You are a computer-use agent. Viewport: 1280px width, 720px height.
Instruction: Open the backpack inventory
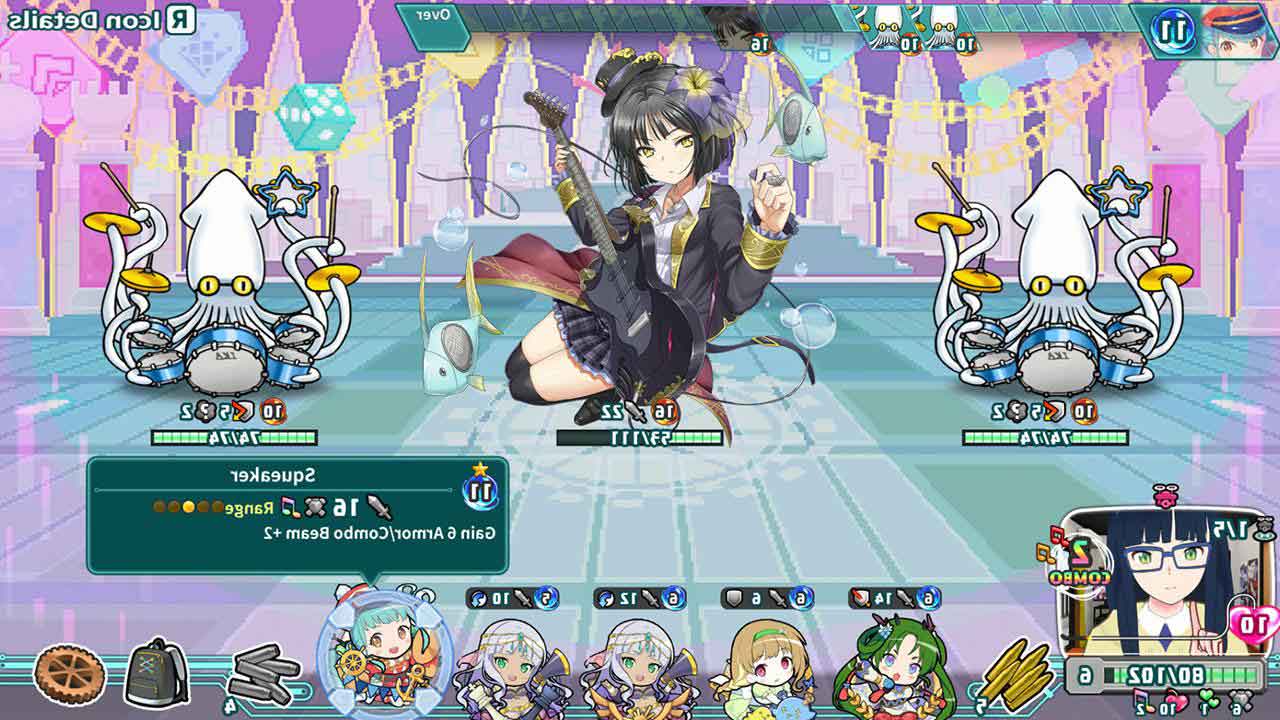click(156, 671)
